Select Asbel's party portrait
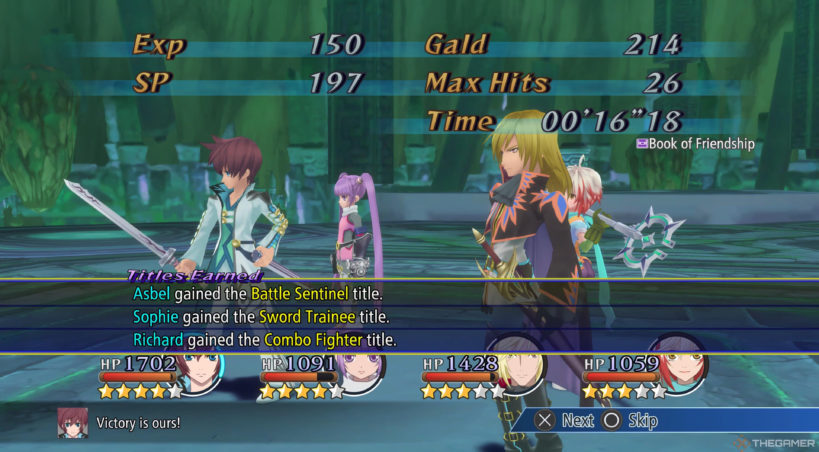 click(201, 370)
